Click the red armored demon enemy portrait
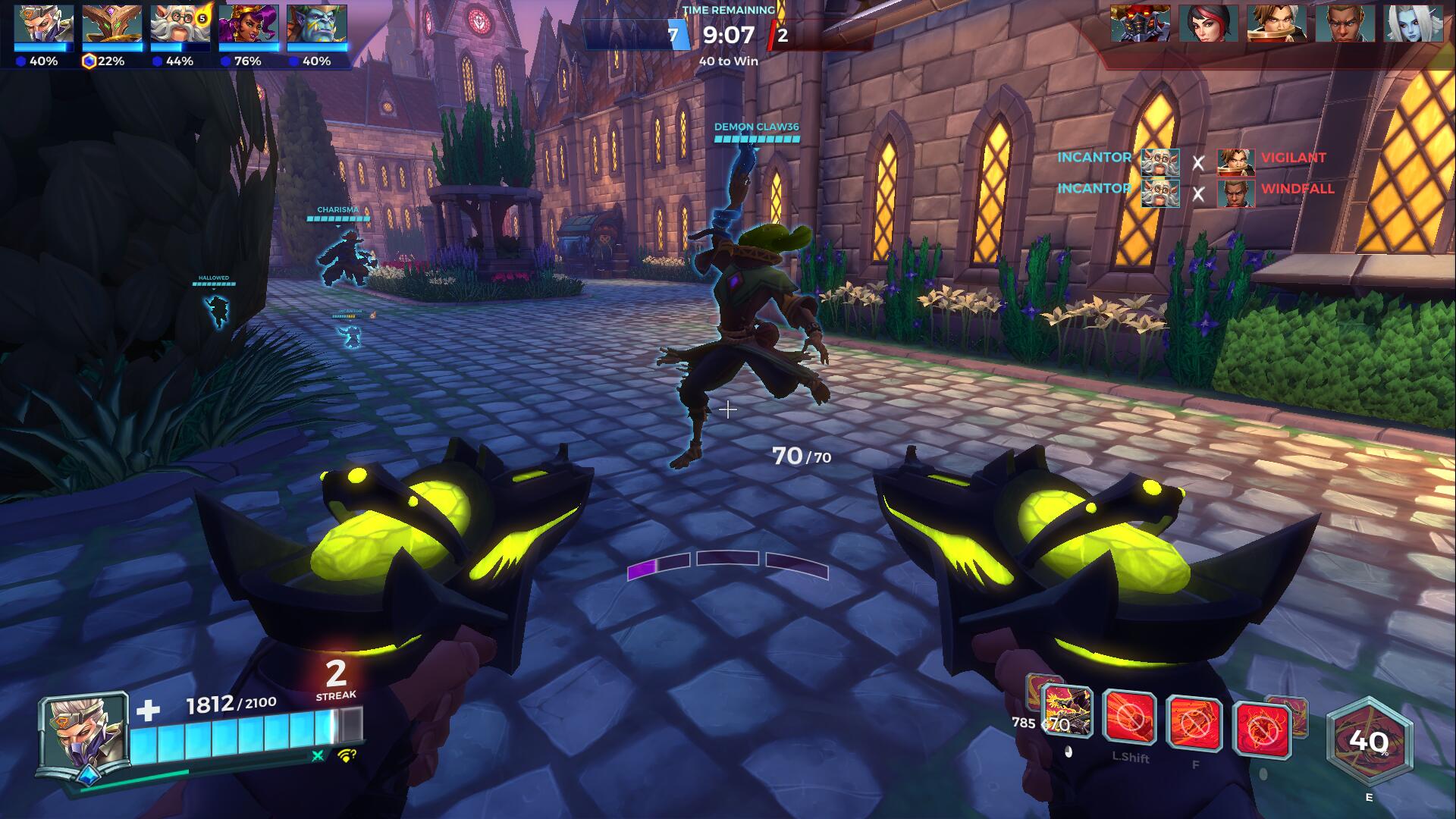The height and width of the screenshot is (819, 1456). click(1140, 24)
